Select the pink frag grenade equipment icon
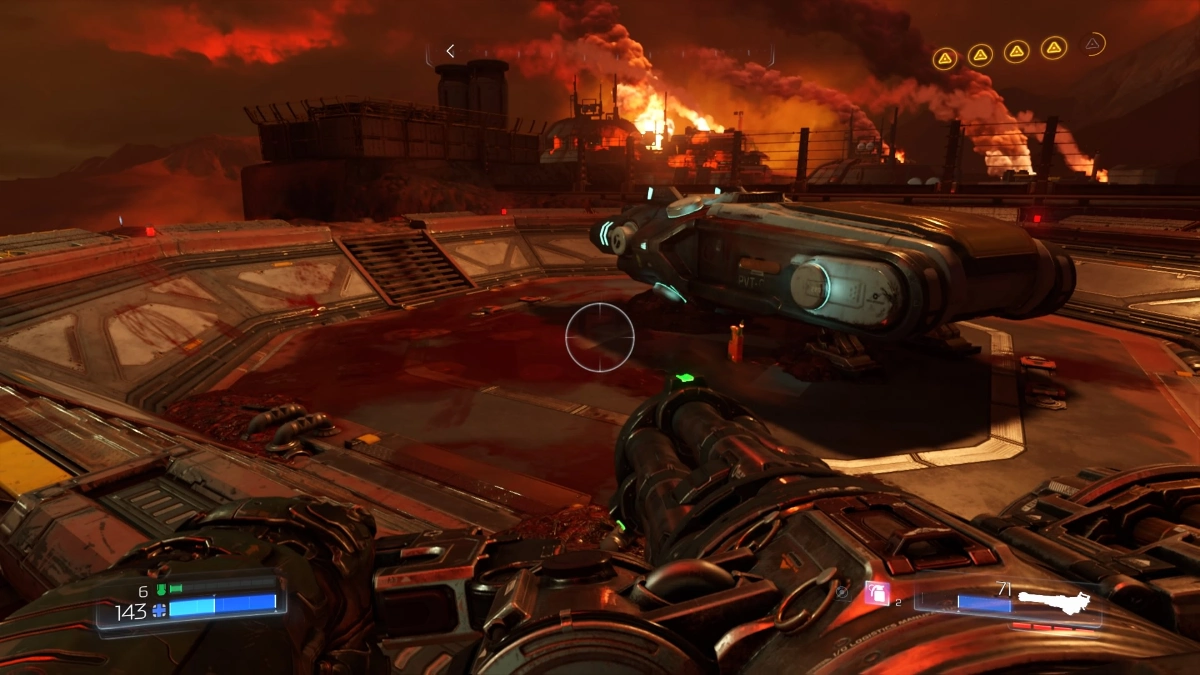The height and width of the screenshot is (675, 1200). click(877, 593)
